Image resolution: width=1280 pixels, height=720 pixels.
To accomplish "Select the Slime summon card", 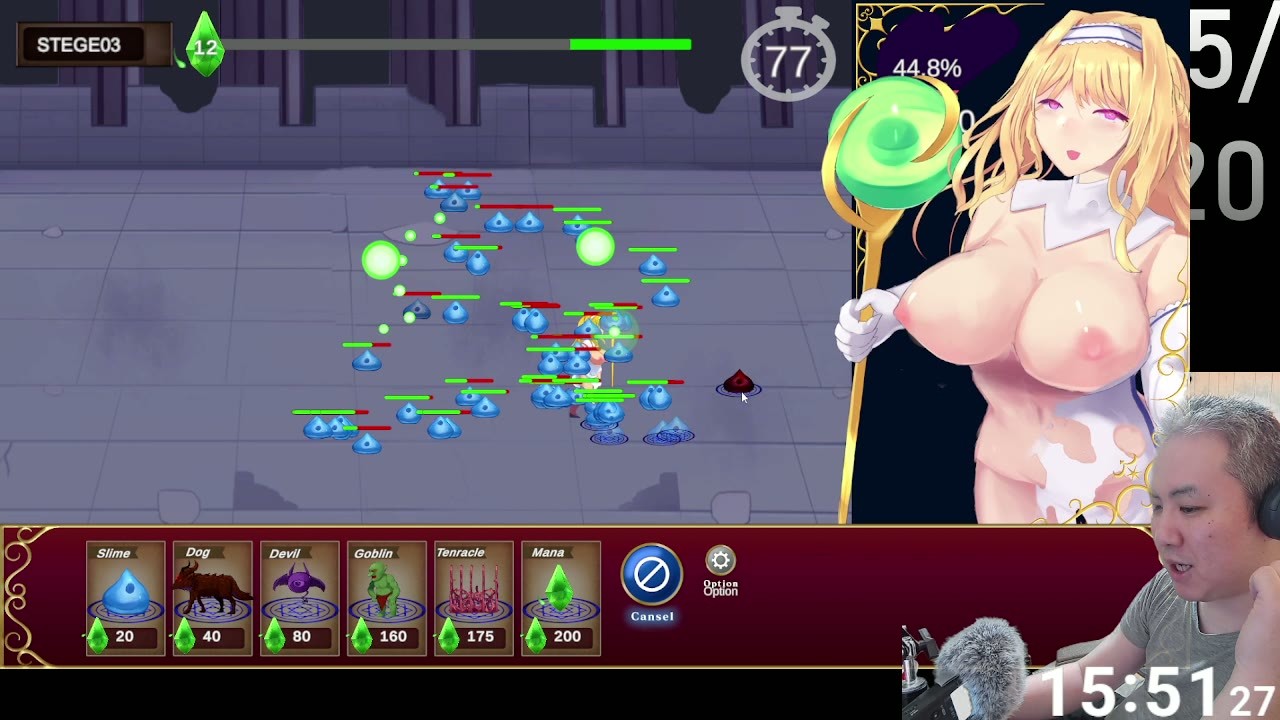I will [x=125, y=598].
